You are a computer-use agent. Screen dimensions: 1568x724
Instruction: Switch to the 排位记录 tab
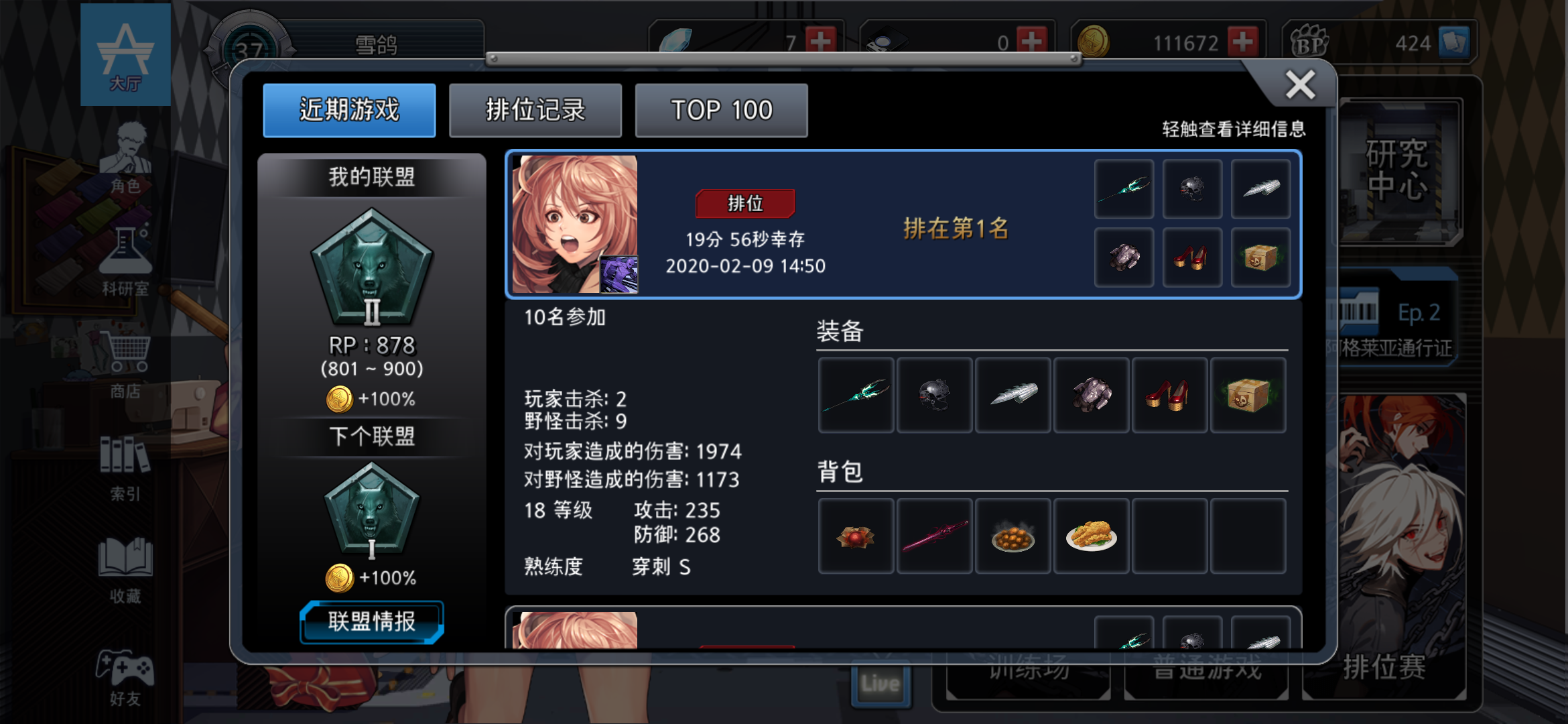tap(535, 110)
